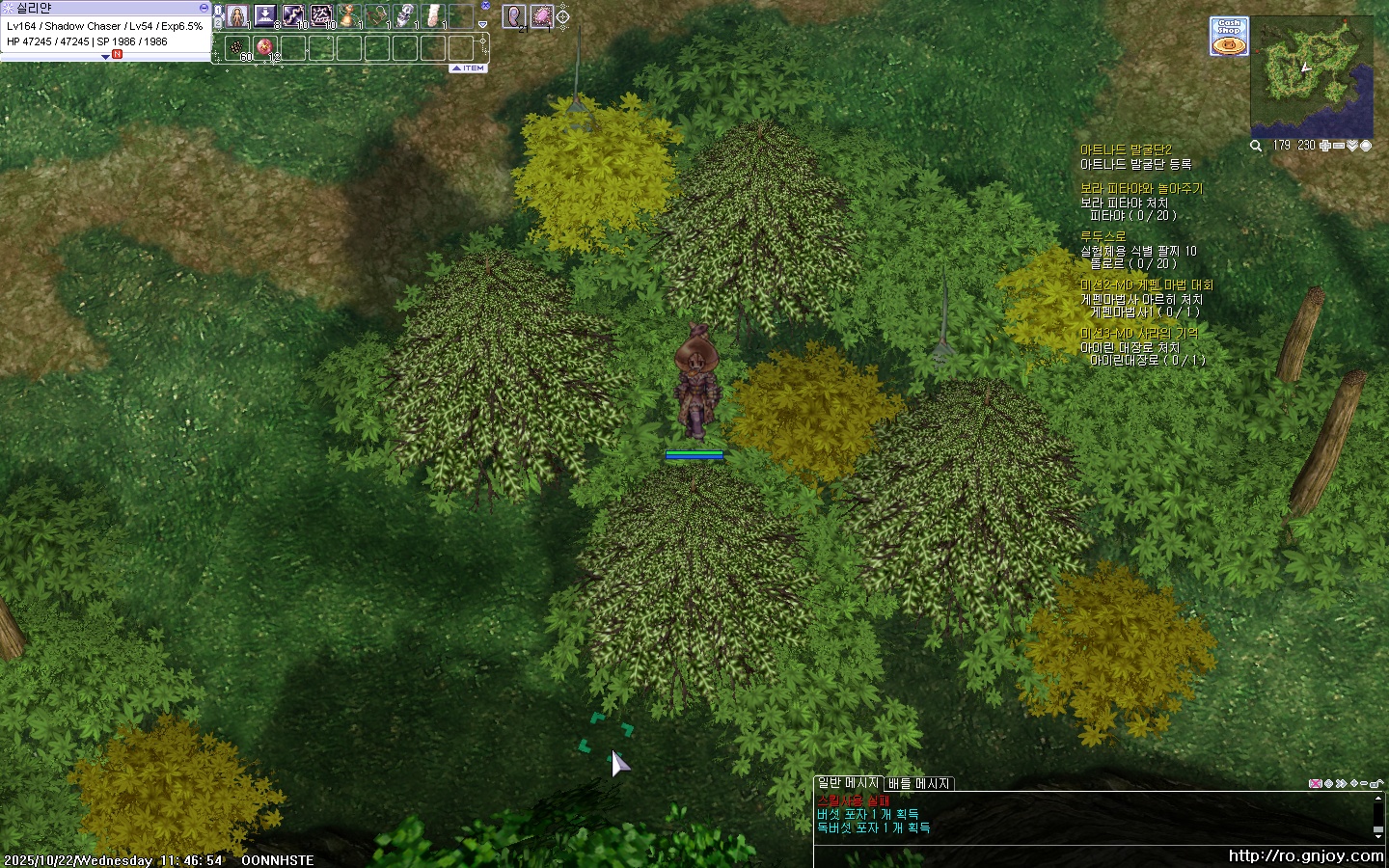
Task: Open the Cash Shop
Action: [1229, 36]
